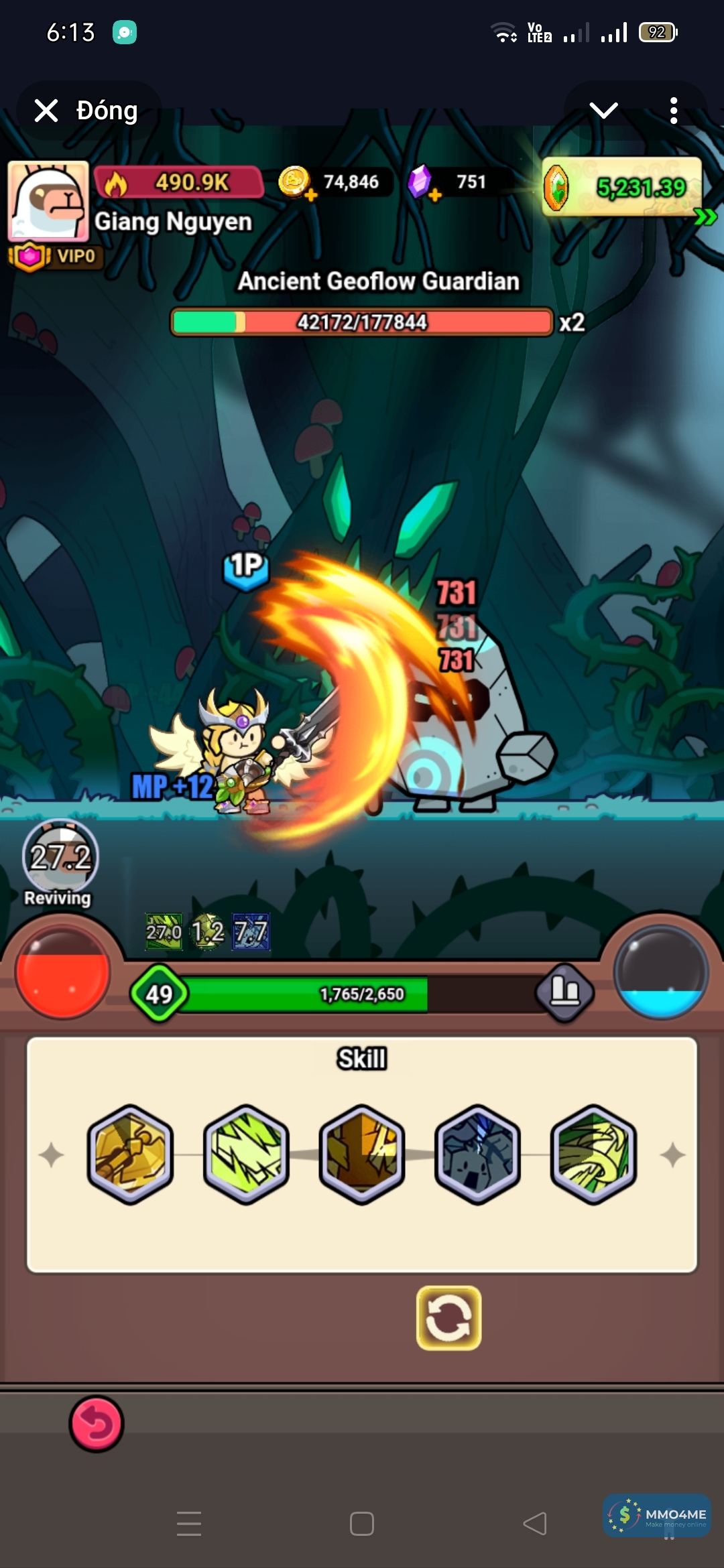Tap the blue mana orb
Screen dimensions: 724x1568
tap(661, 972)
